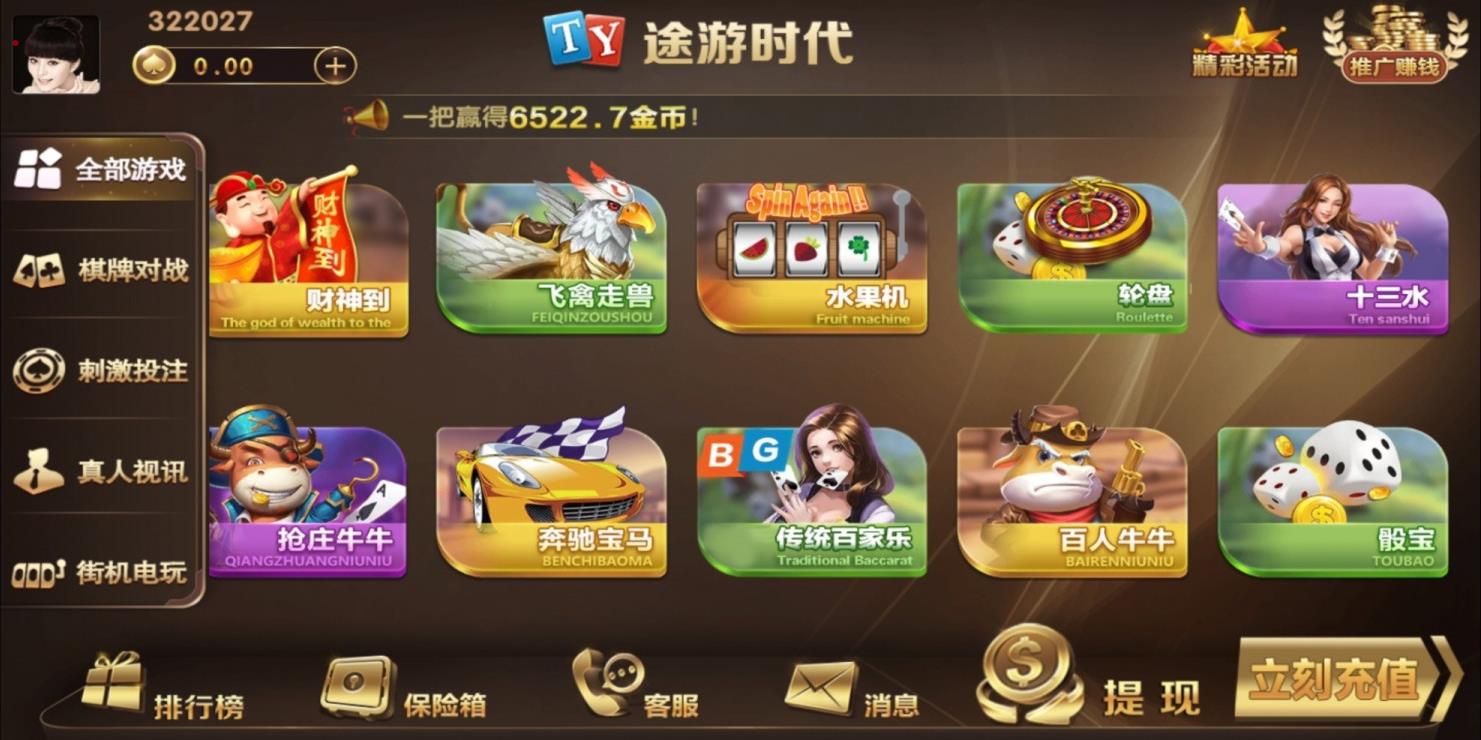Open the 街机电玩 arcade category
The width and height of the screenshot is (1481, 740).
click(100, 569)
